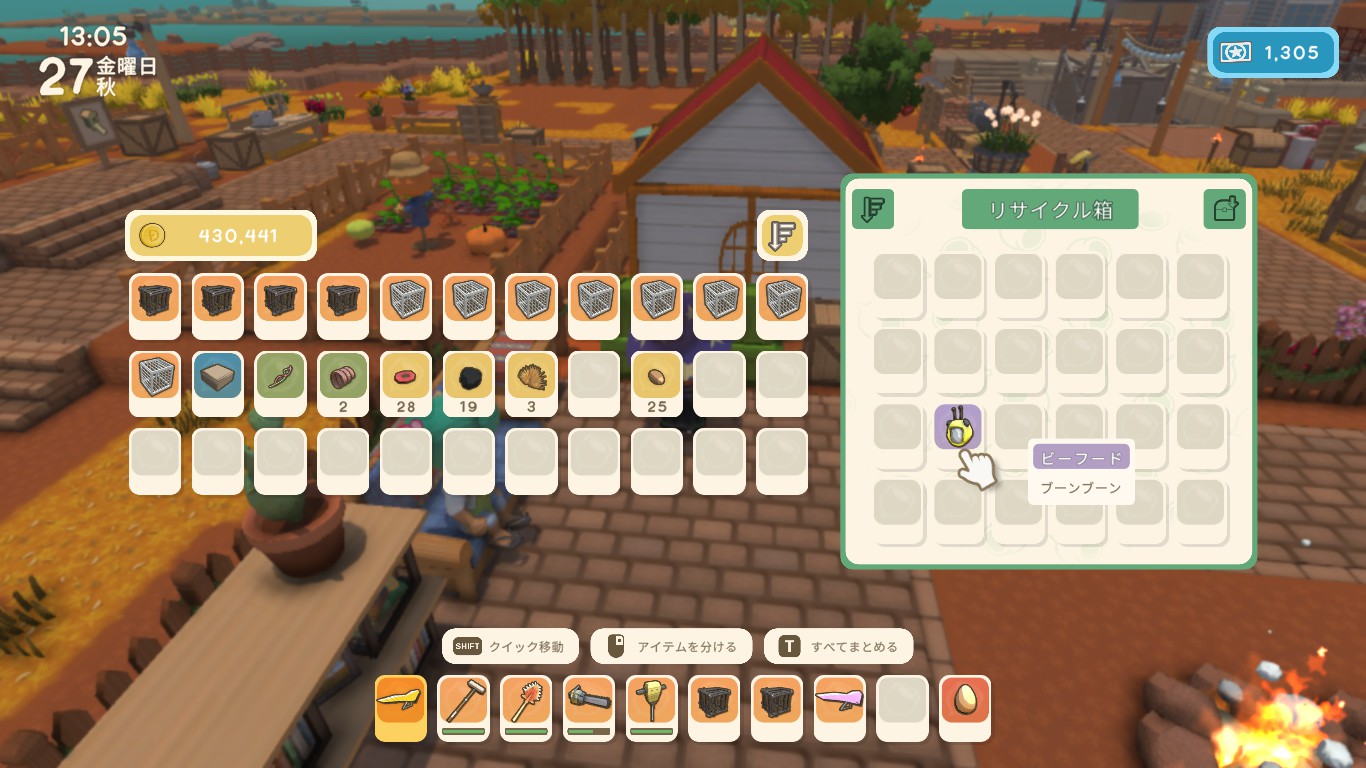This screenshot has height=768, width=1366.
Task: Select the cardboard box inventory item
Action: [218, 376]
